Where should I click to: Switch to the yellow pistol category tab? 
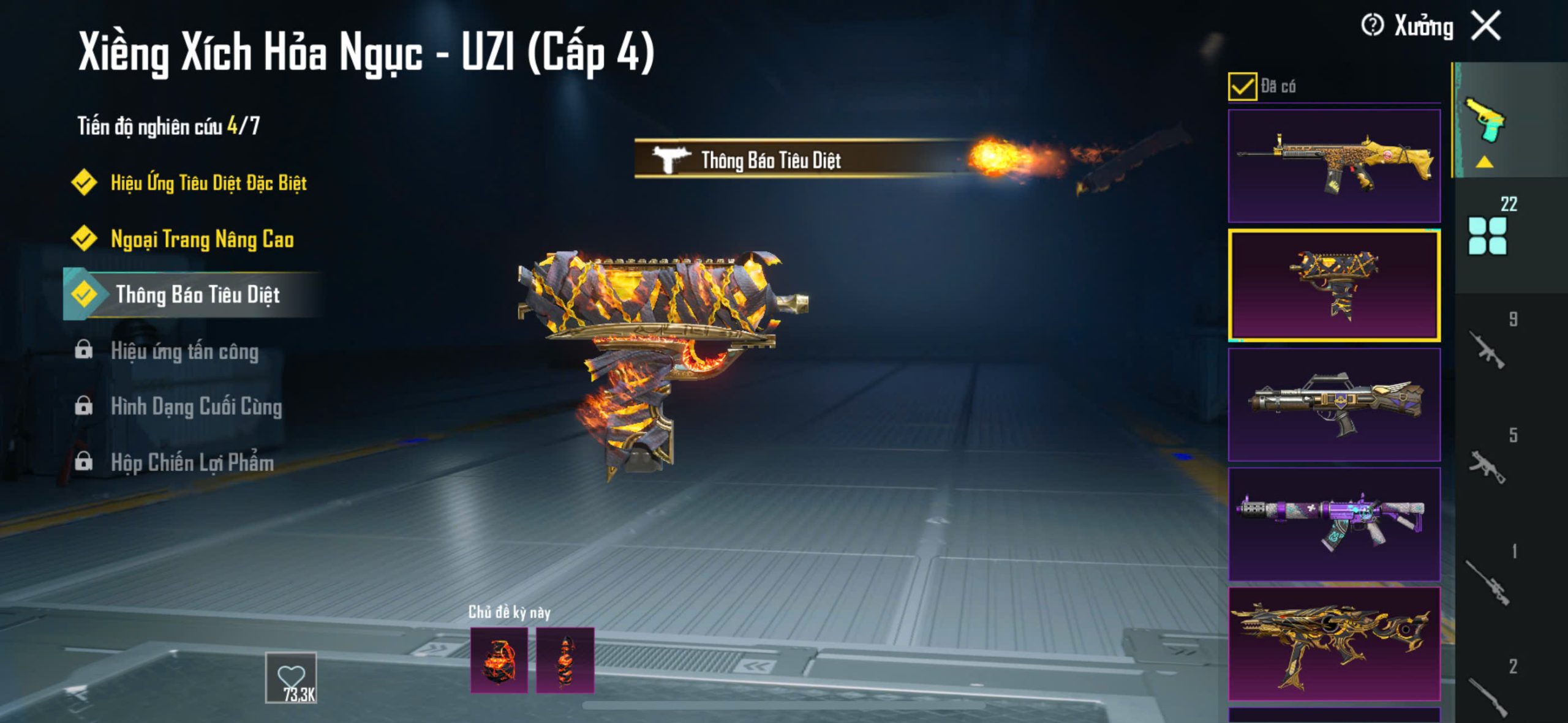click(1485, 121)
